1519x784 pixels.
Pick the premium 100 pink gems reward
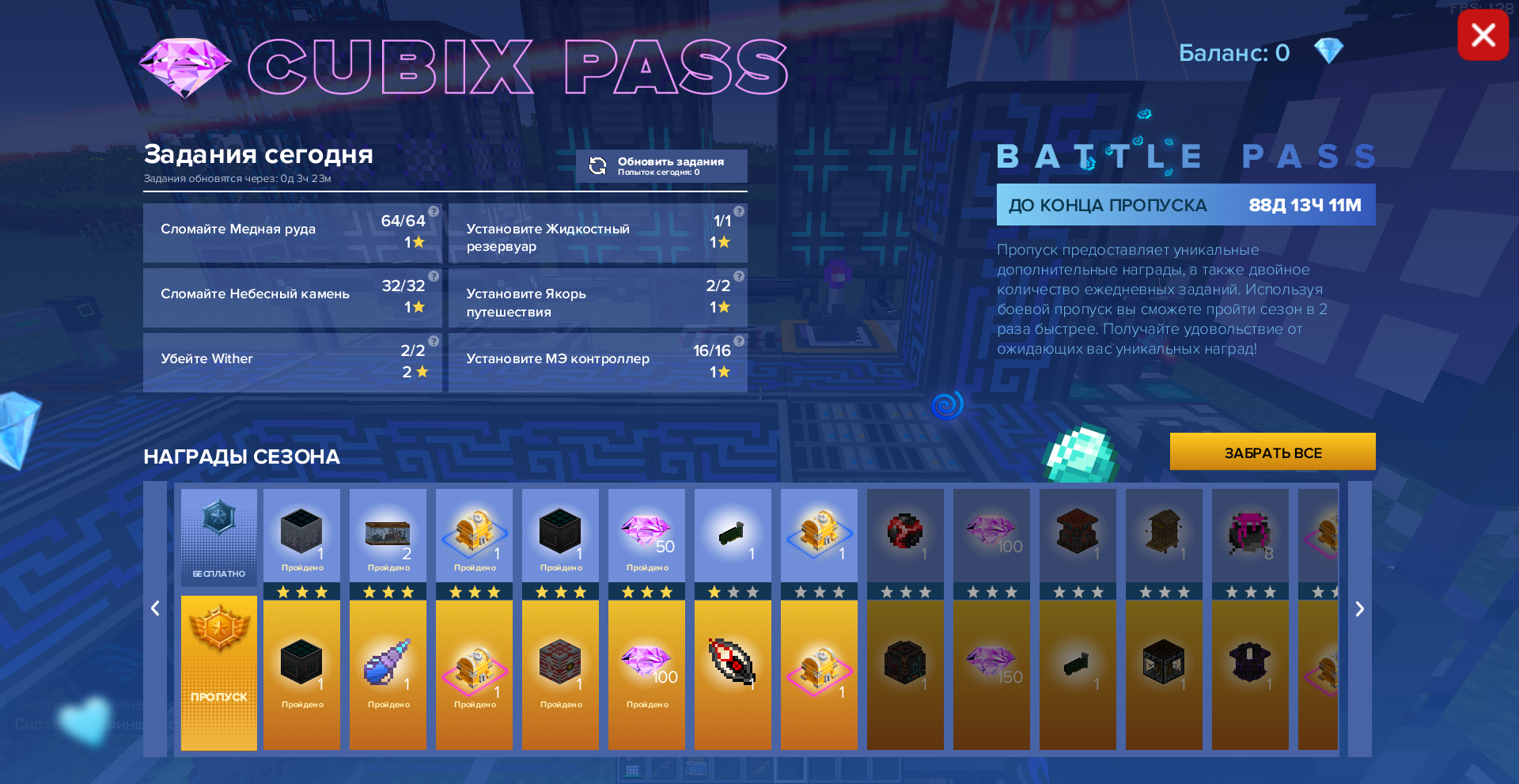coord(646,669)
